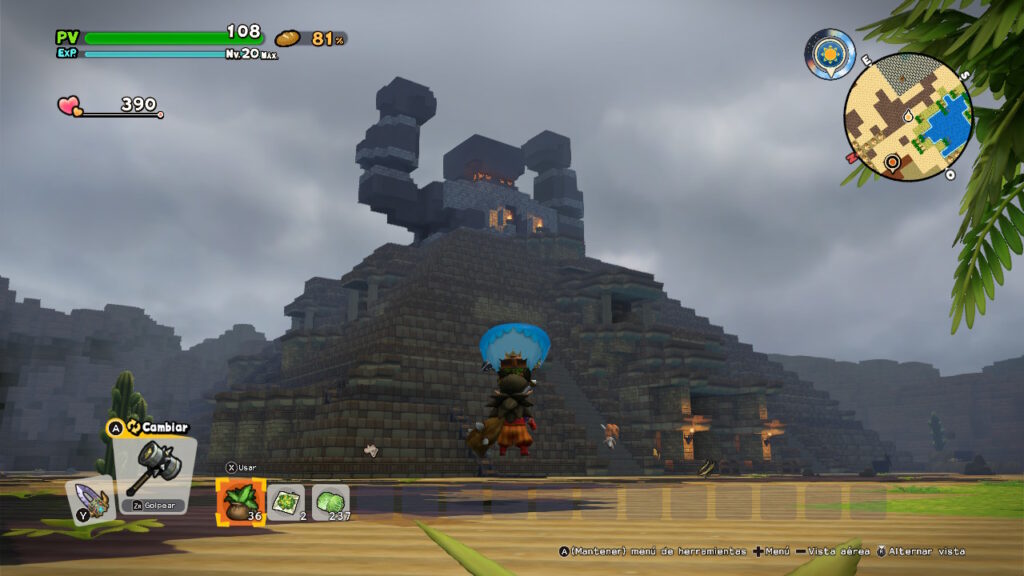Pick the grassy tile item slot
Screen dimensions: 1024x576
click(285, 501)
